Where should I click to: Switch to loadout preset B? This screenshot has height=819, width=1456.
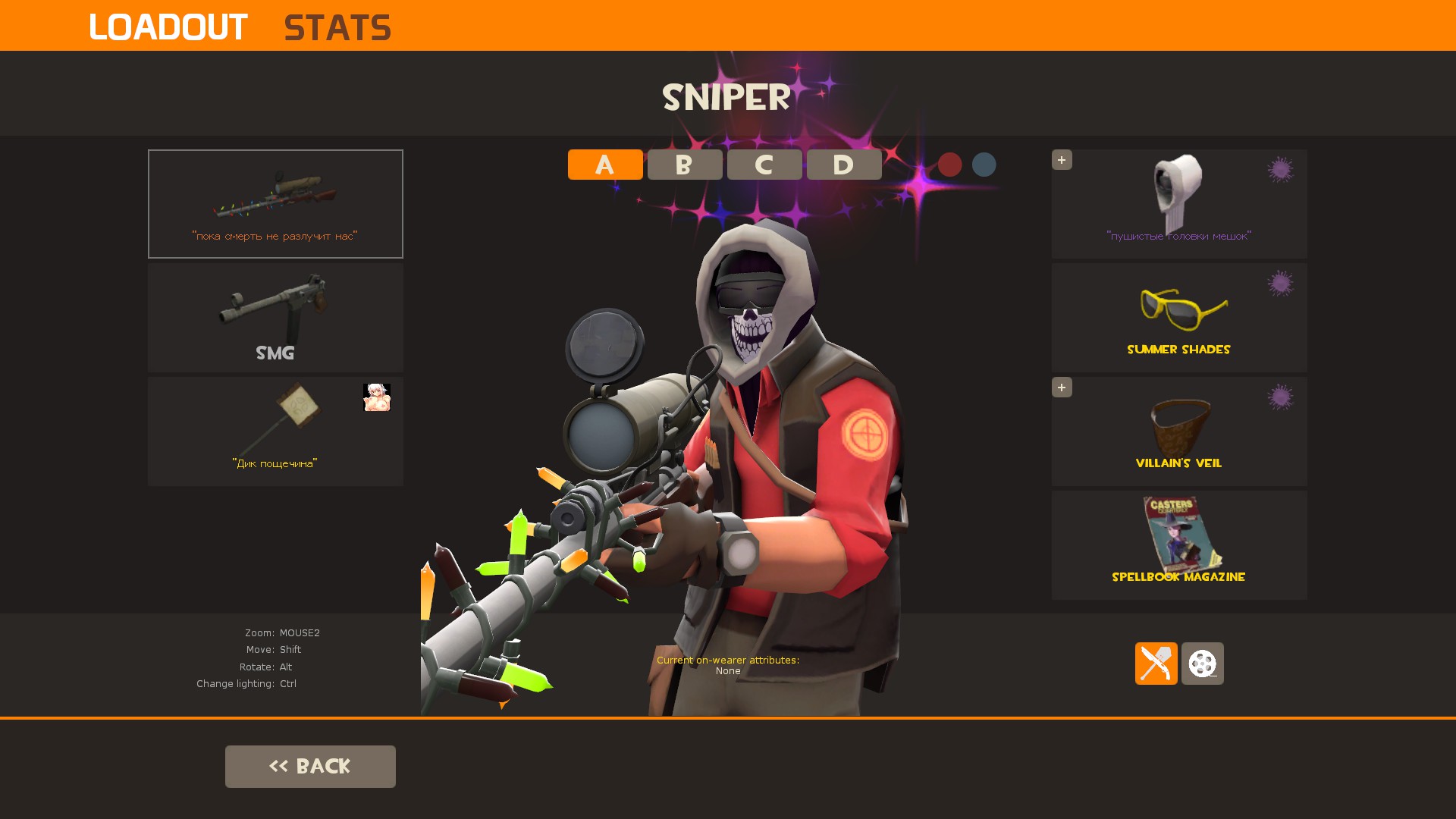684,165
